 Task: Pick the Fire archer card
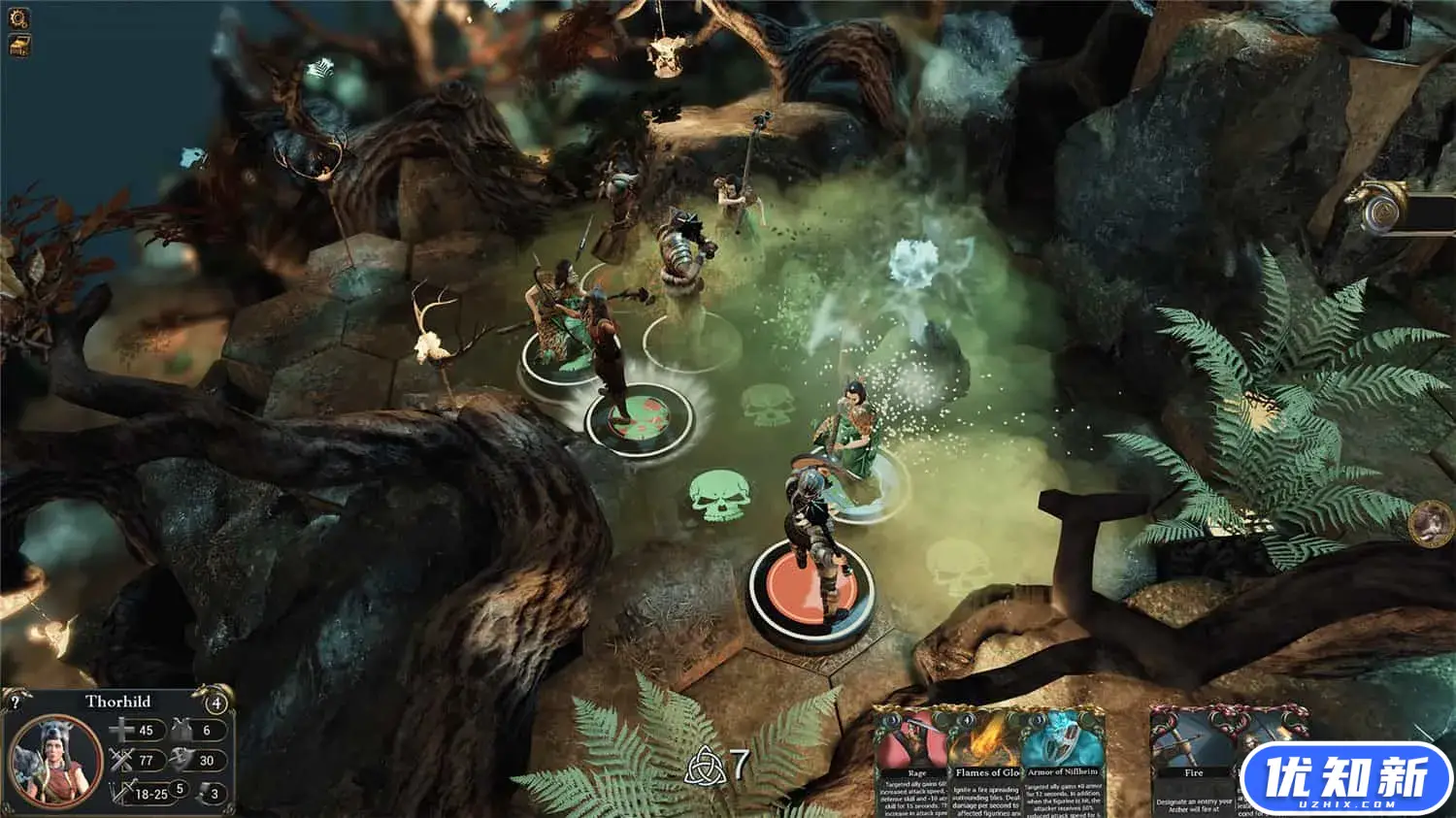(x=1193, y=762)
